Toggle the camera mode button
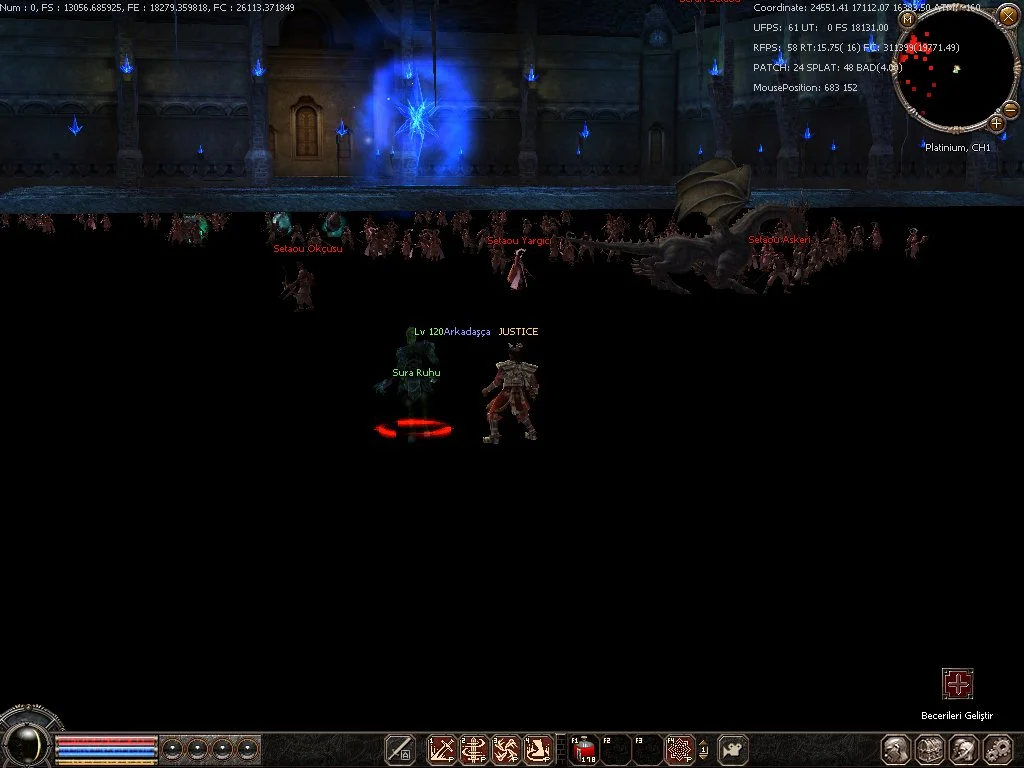The width and height of the screenshot is (1024, 768). coord(733,749)
